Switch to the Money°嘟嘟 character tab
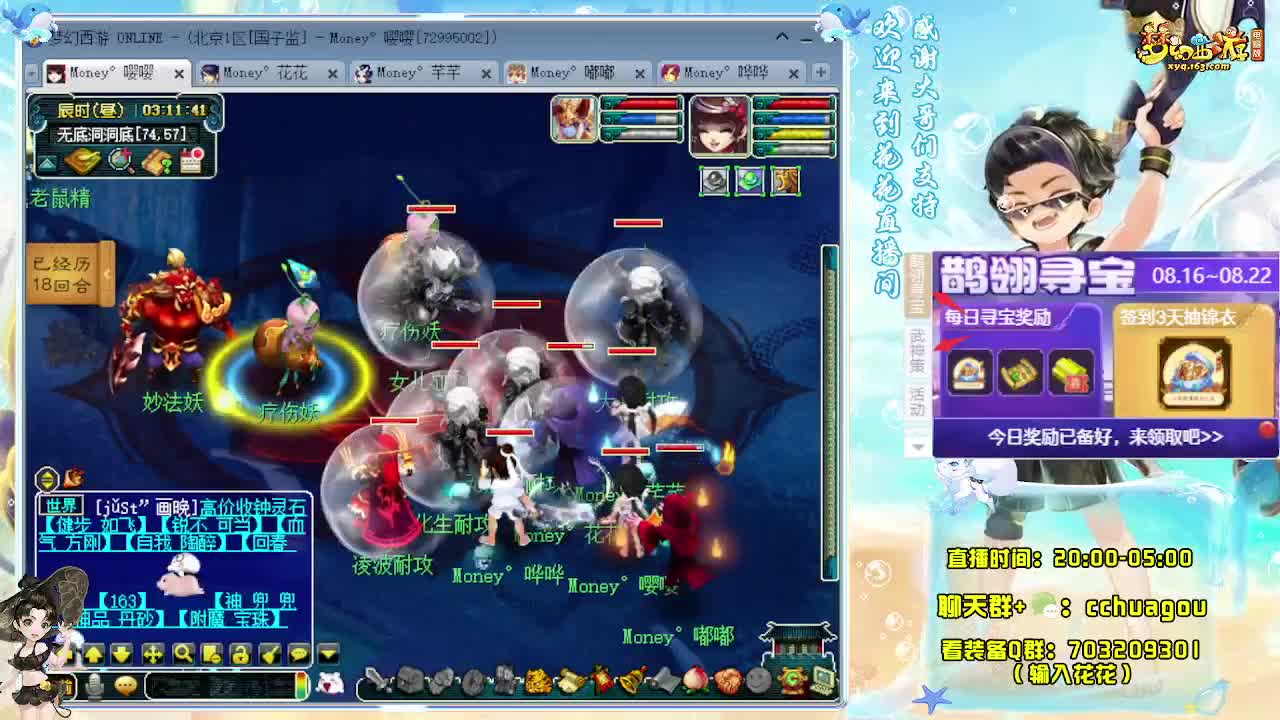Screen dimensions: 1280x720 click(x=570, y=72)
